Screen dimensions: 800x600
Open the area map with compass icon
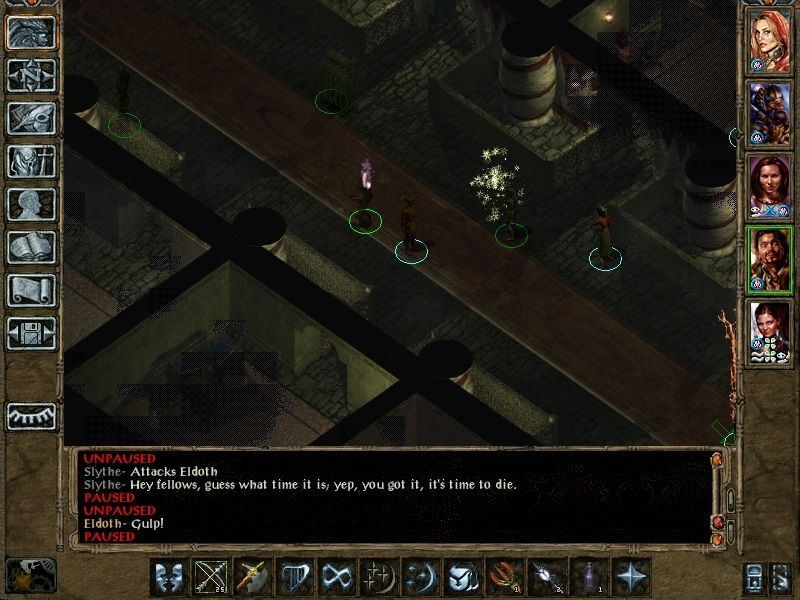[x=31, y=75]
